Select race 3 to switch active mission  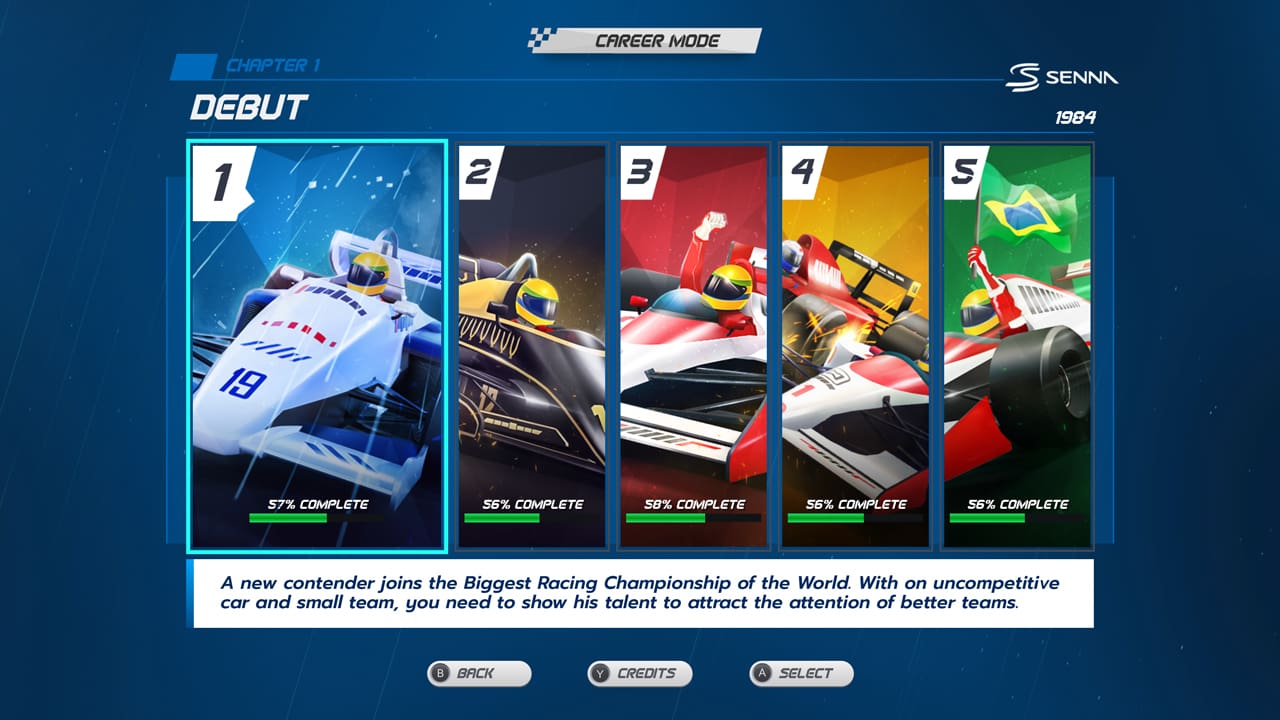tap(694, 345)
